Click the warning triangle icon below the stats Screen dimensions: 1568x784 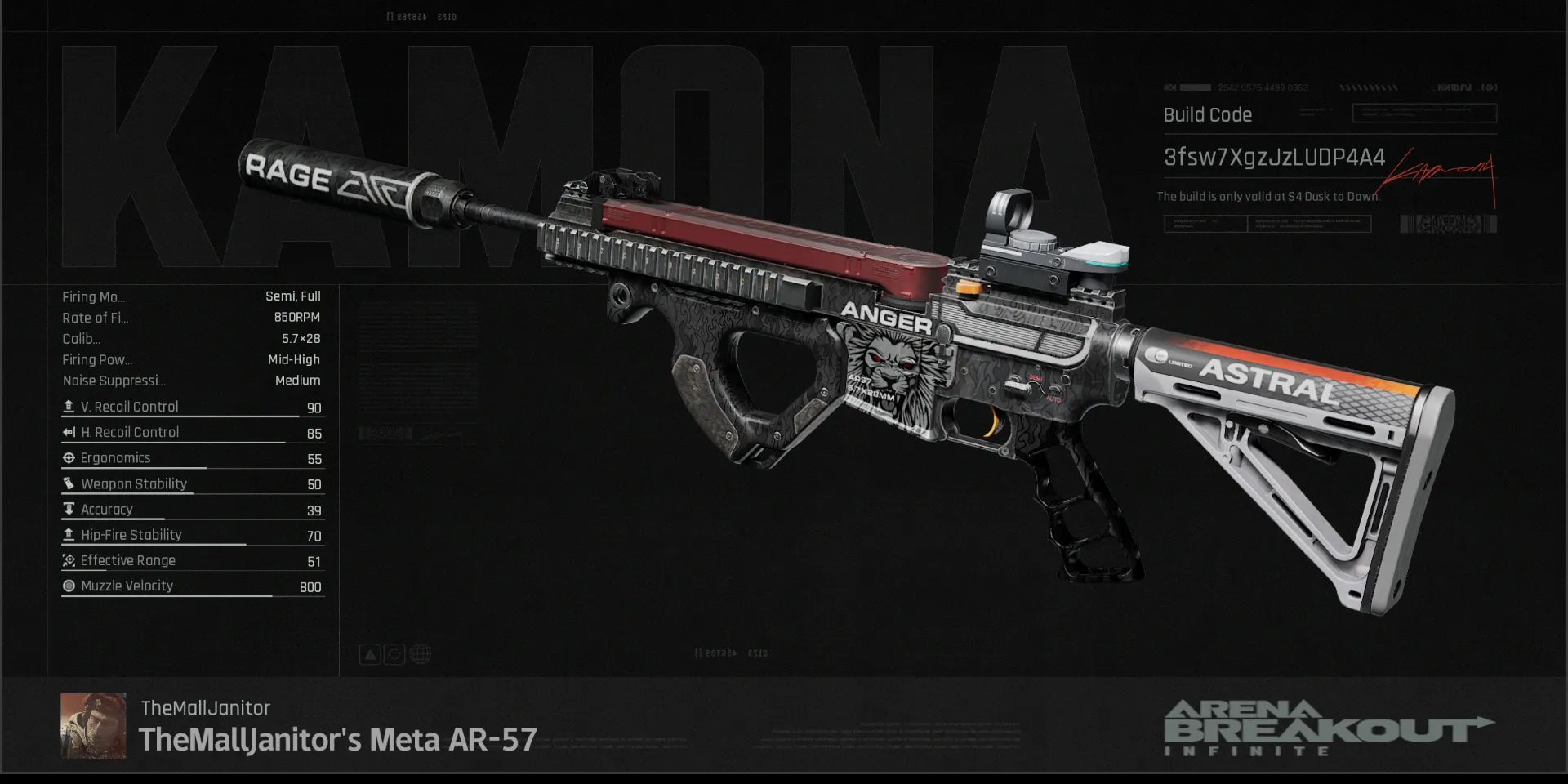[x=370, y=653]
